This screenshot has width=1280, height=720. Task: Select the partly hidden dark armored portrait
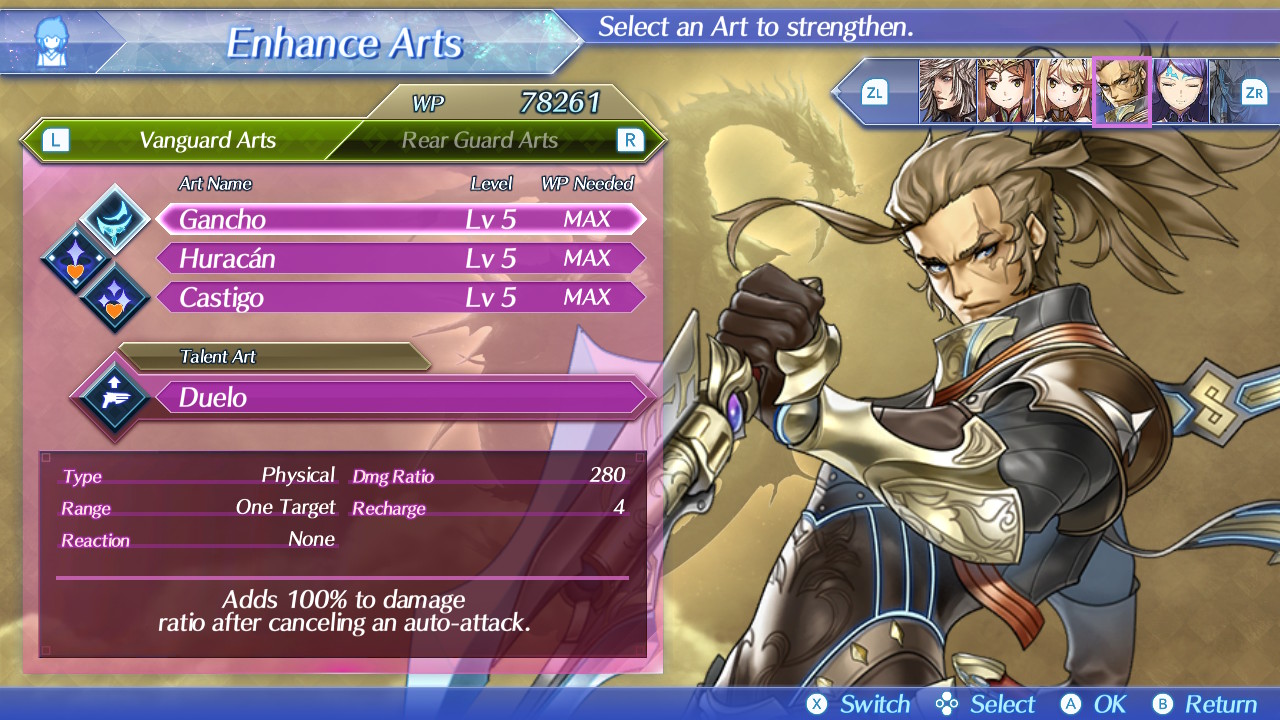1223,92
